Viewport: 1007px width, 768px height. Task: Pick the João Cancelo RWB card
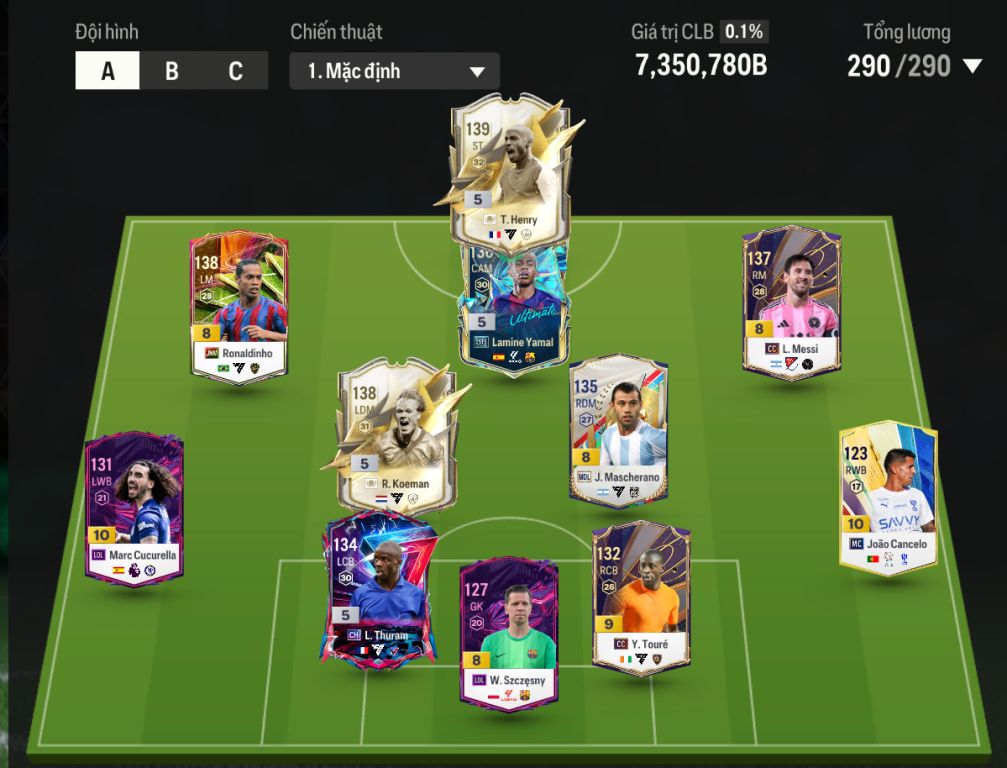click(888, 497)
